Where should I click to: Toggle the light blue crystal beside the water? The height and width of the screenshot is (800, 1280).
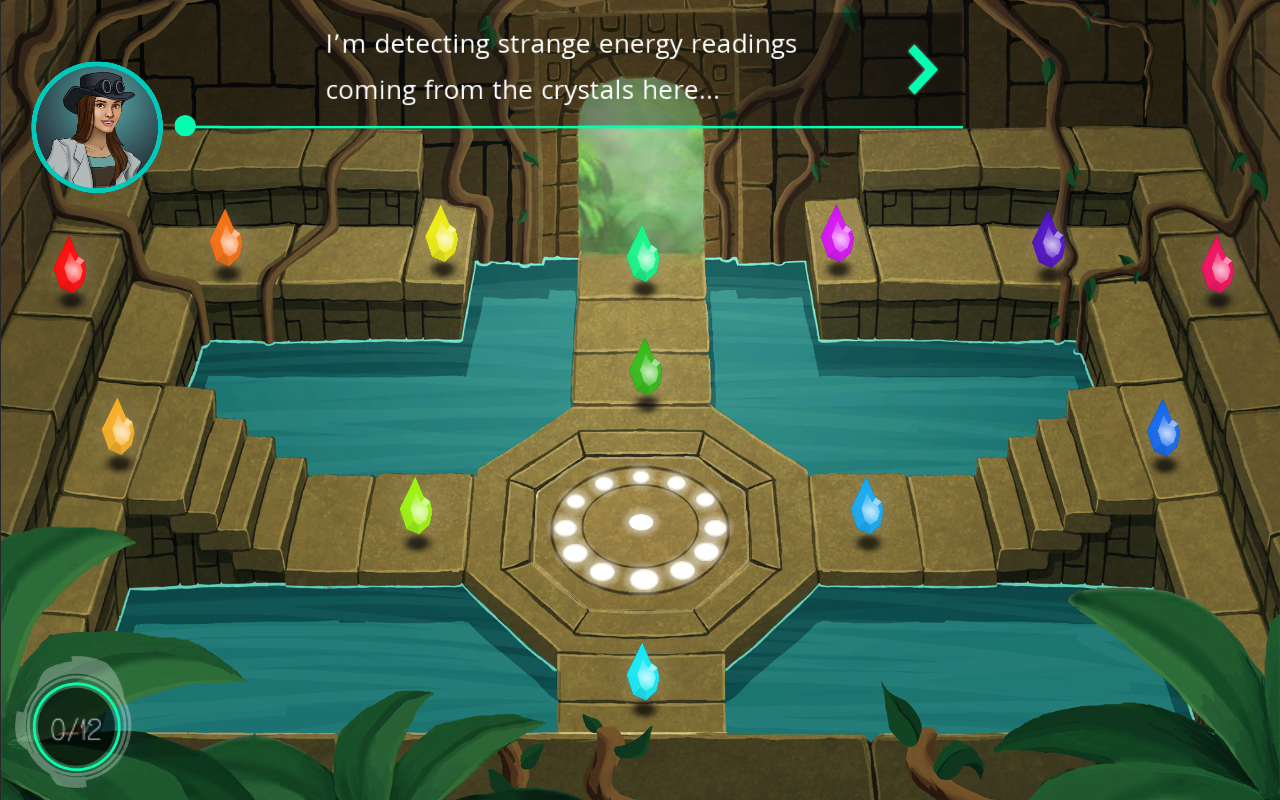[x=866, y=506]
